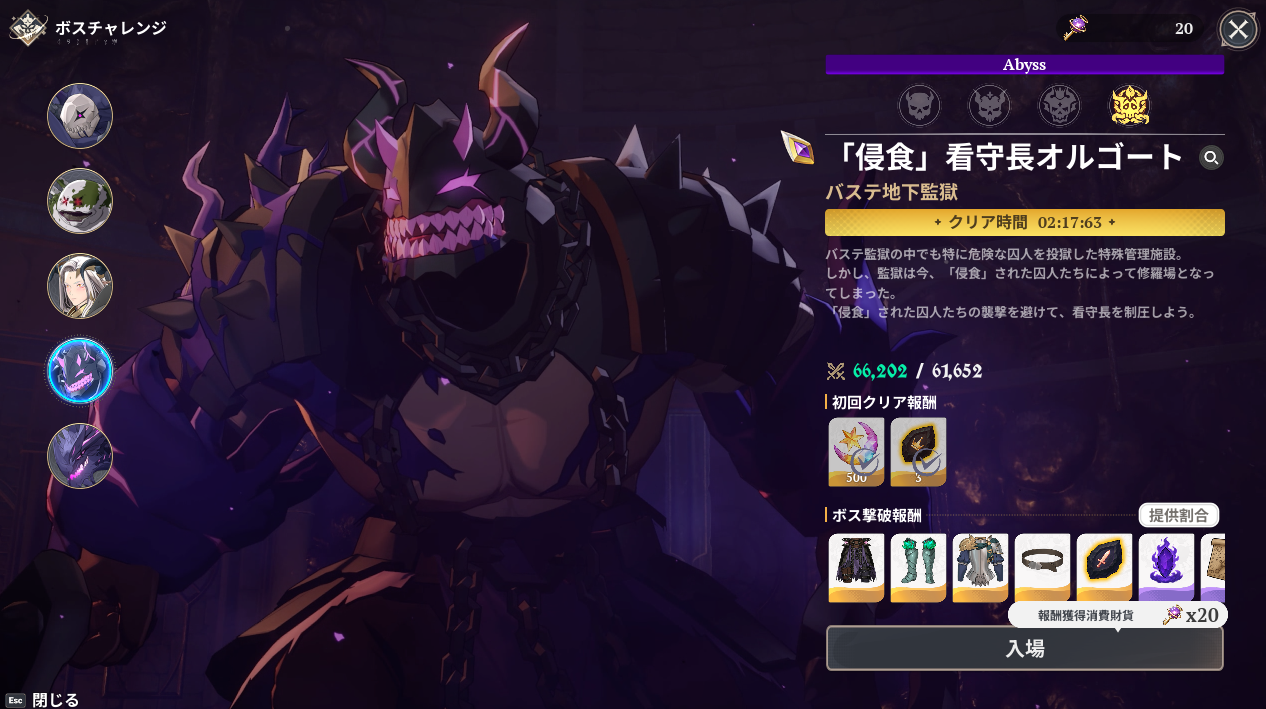The width and height of the screenshot is (1266, 709).
Task: Inspect the dark skirt armor reward
Action: pyautogui.click(x=856, y=567)
